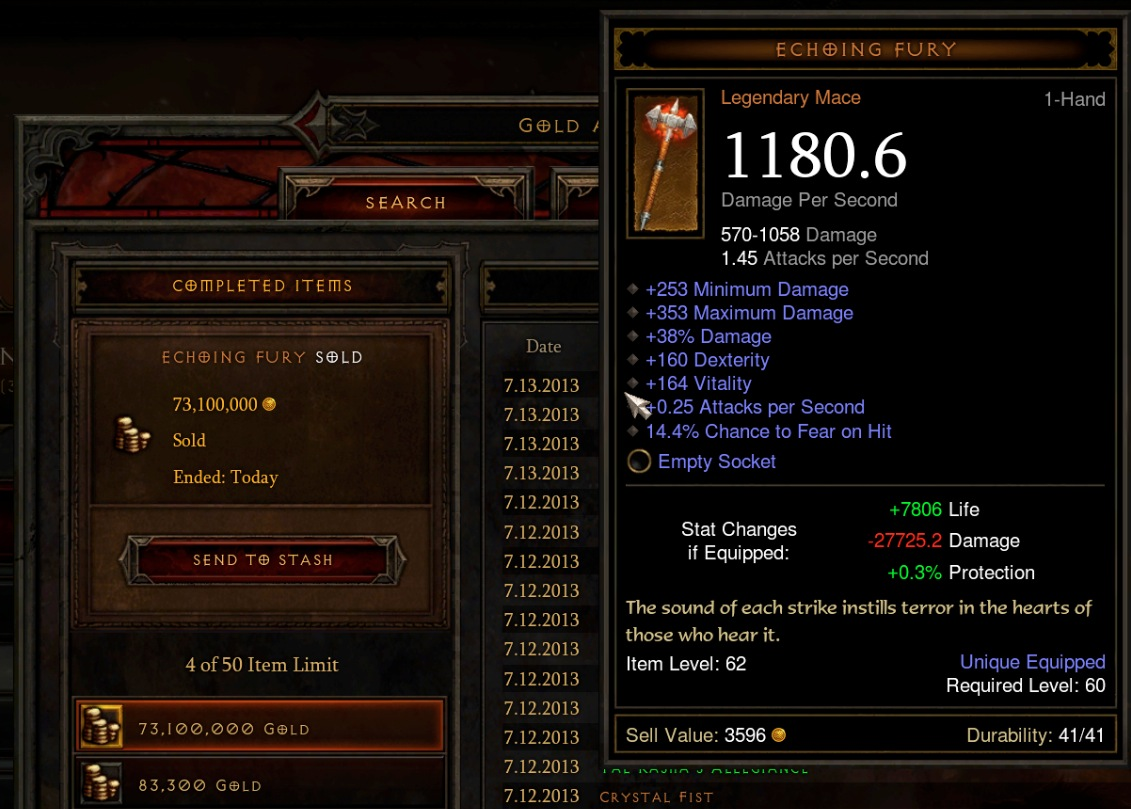The height and width of the screenshot is (809, 1131).
Task: Send the sold item's gold to stash
Action: pyautogui.click(x=262, y=560)
